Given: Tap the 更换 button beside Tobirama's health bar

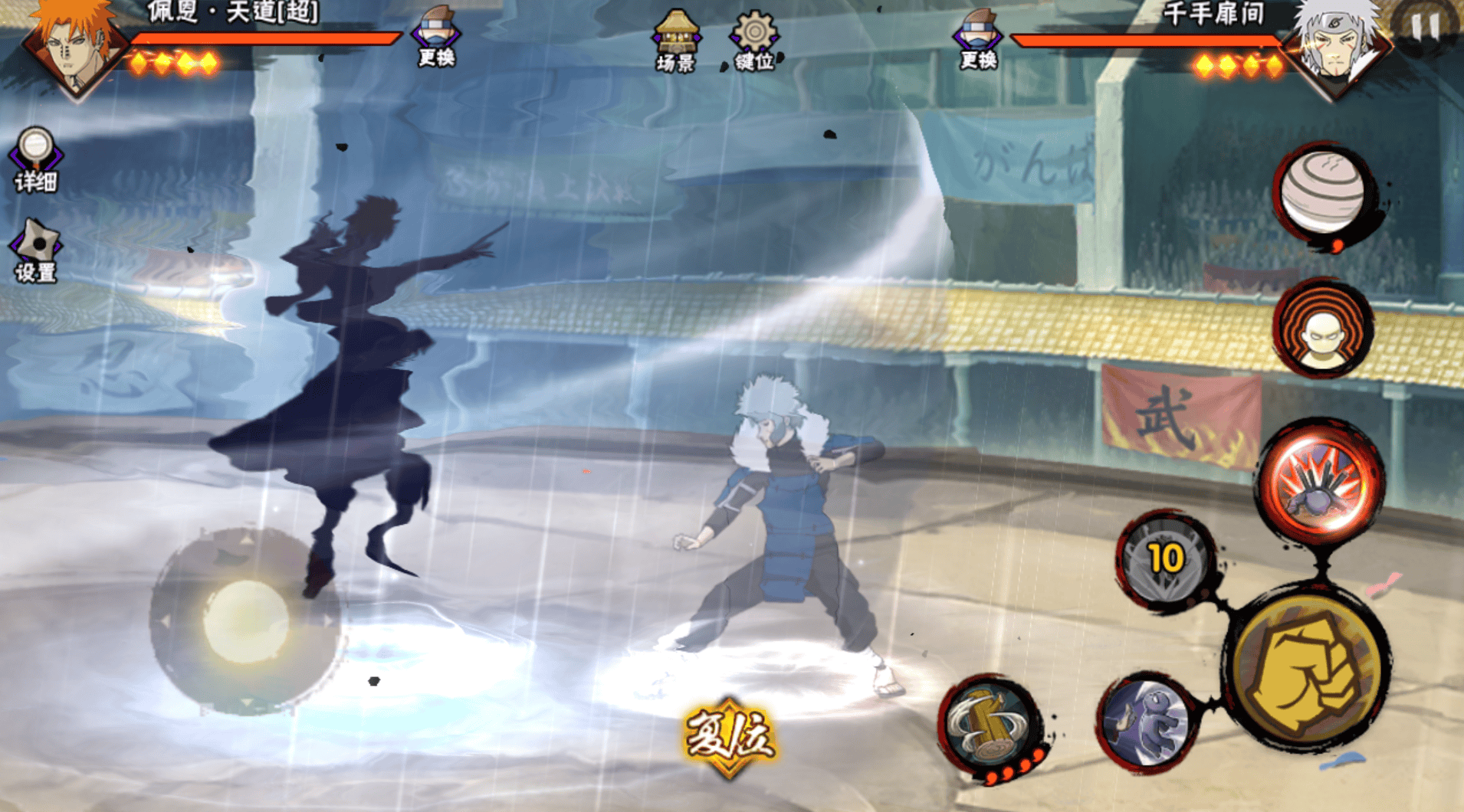Looking at the screenshot, I should tap(978, 39).
